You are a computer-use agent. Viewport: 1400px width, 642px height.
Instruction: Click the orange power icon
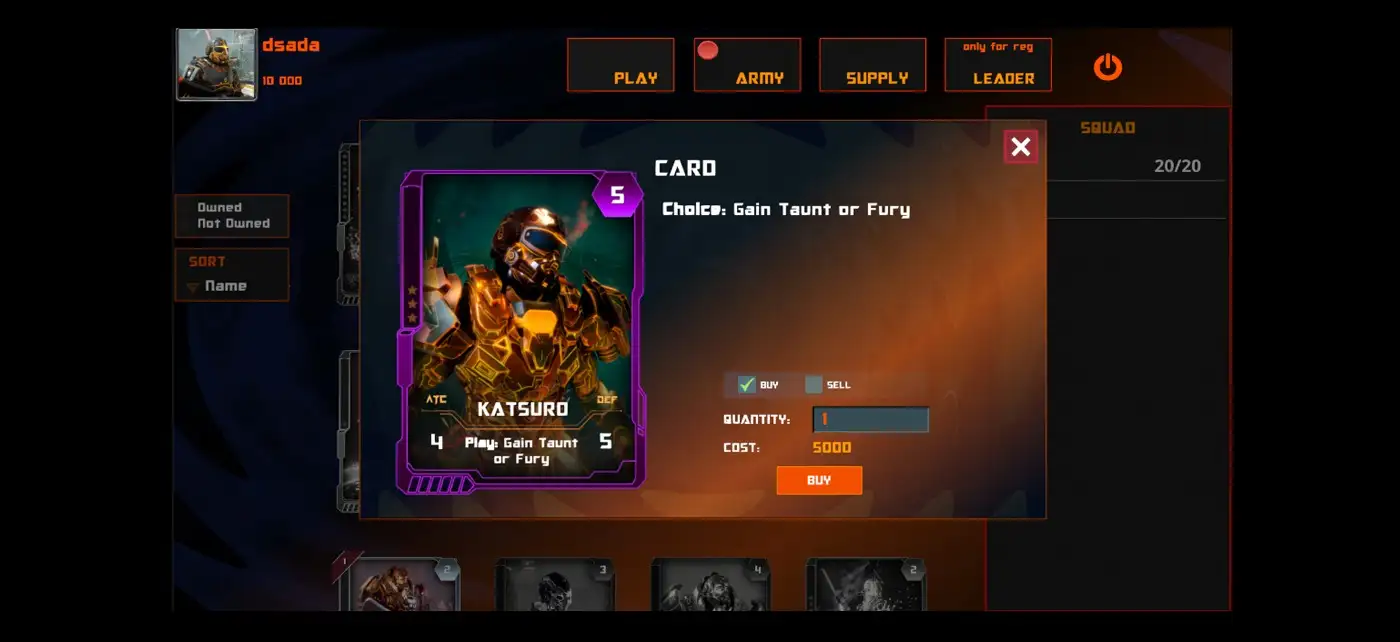(1107, 67)
